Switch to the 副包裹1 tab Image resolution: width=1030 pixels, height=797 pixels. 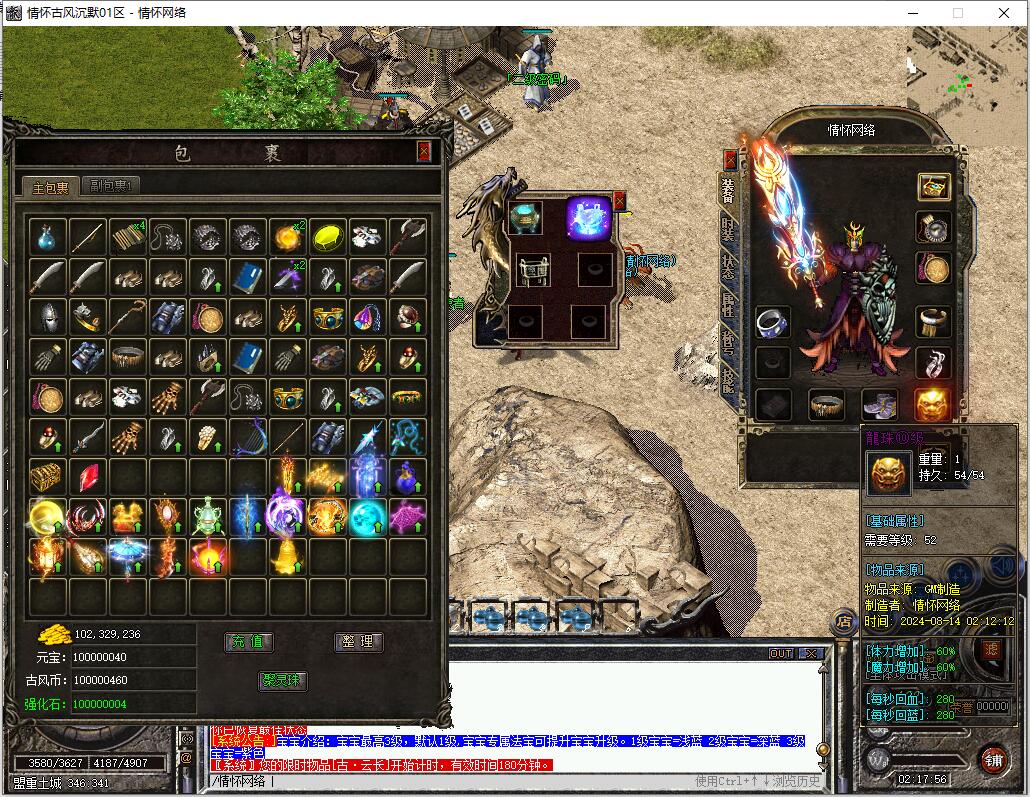111,185
